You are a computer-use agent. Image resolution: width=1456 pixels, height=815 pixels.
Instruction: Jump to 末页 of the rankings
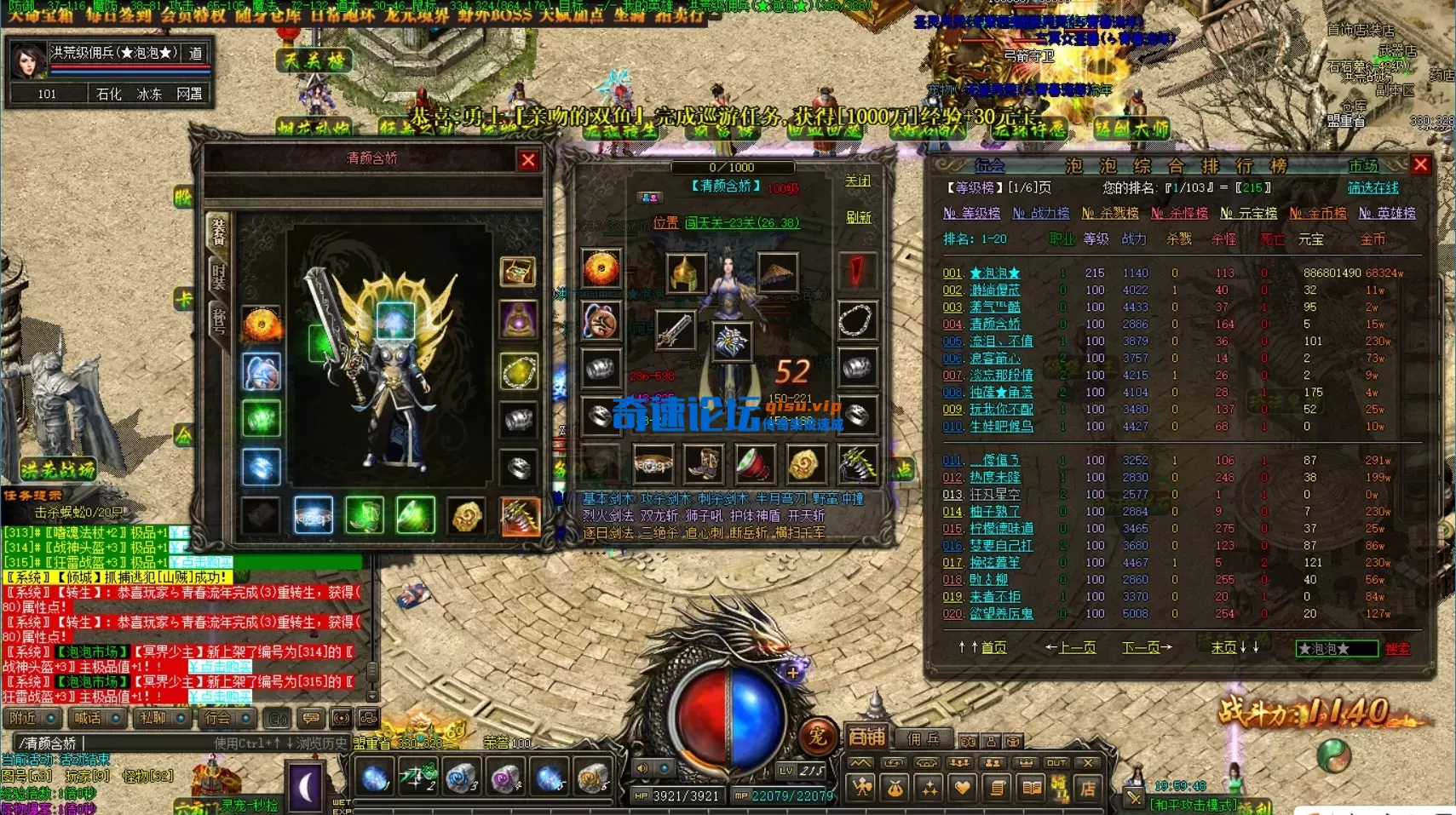click(x=1234, y=648)
